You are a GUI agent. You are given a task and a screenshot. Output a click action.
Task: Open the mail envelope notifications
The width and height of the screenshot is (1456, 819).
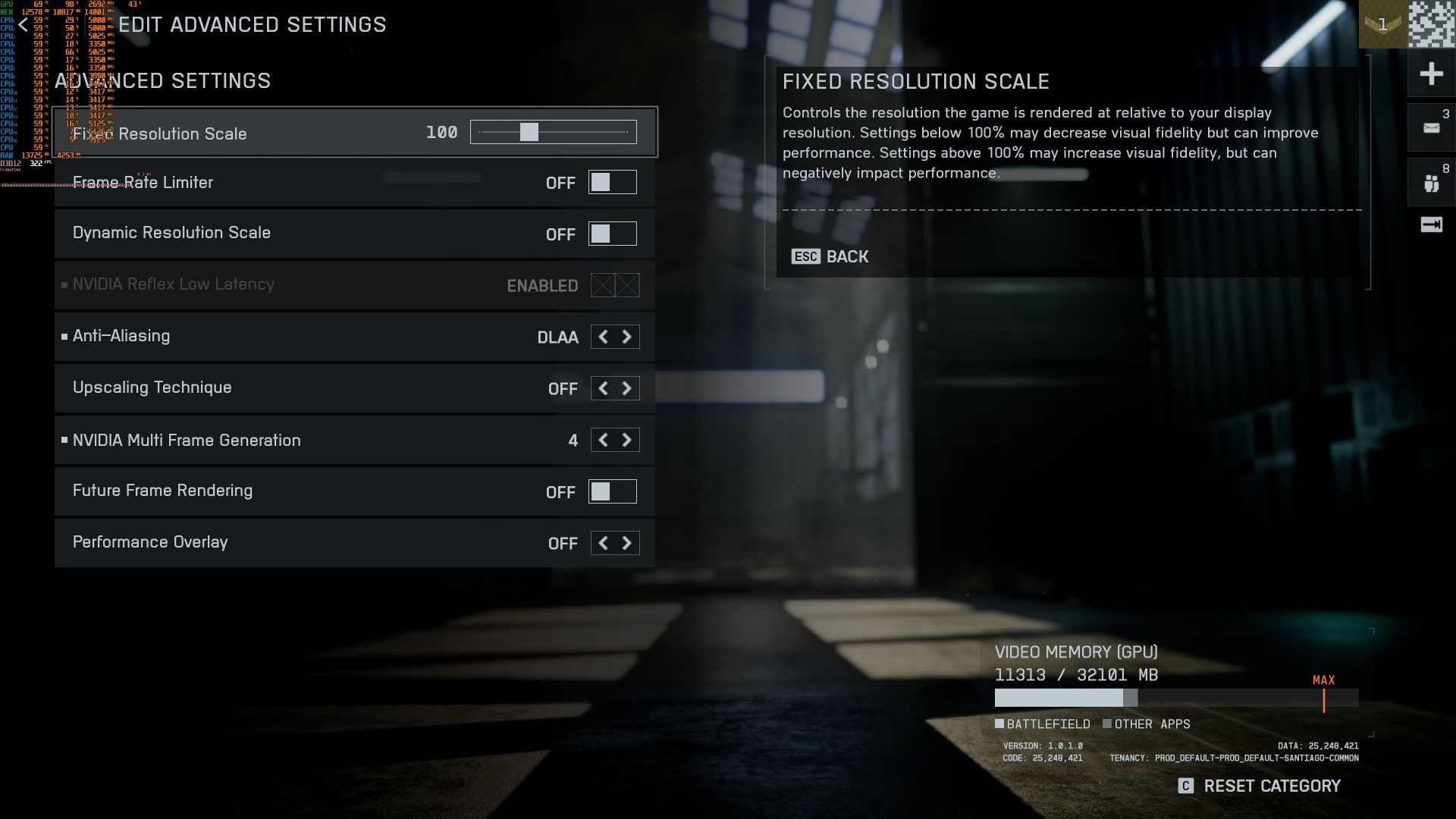pyautogui.click(x=1431, y=127)
